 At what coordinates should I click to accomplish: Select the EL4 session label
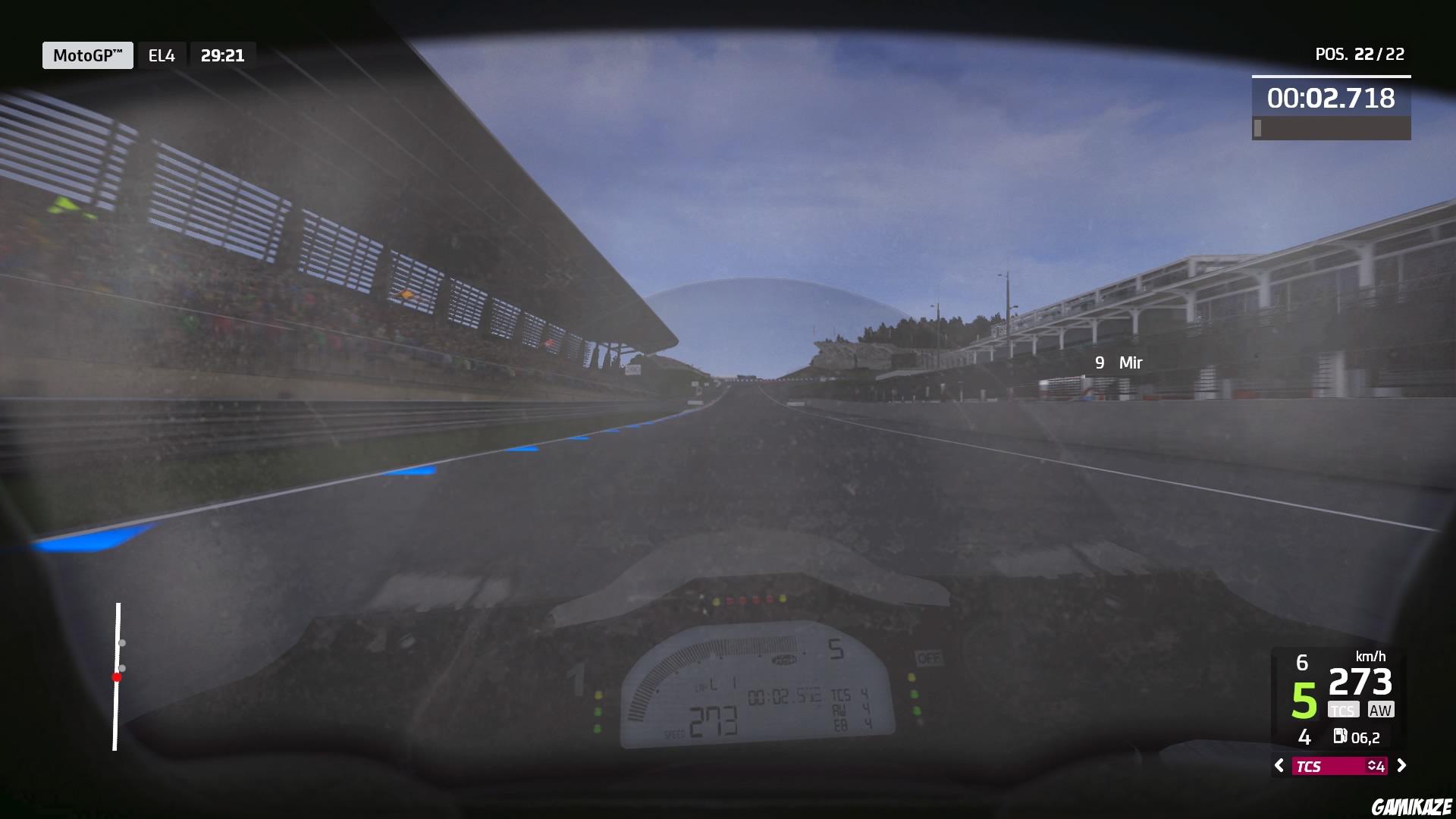pos(161,55)
